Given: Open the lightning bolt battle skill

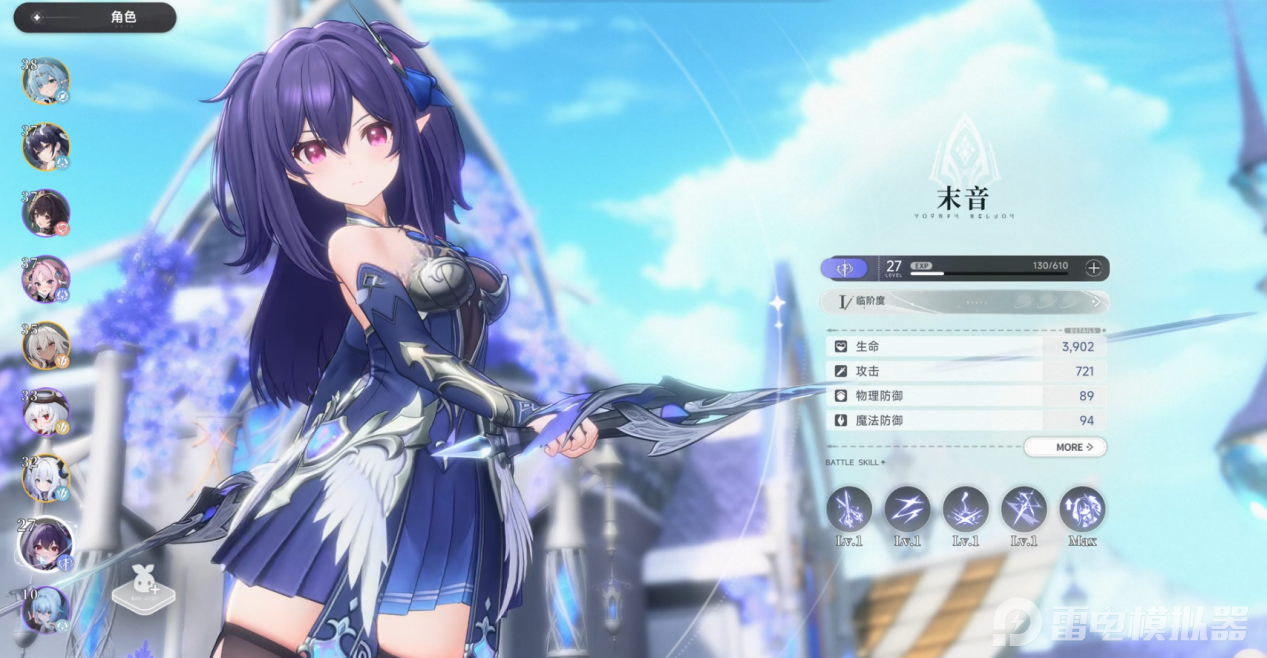Looking at the screenshot, I should (x=907, y=509).
